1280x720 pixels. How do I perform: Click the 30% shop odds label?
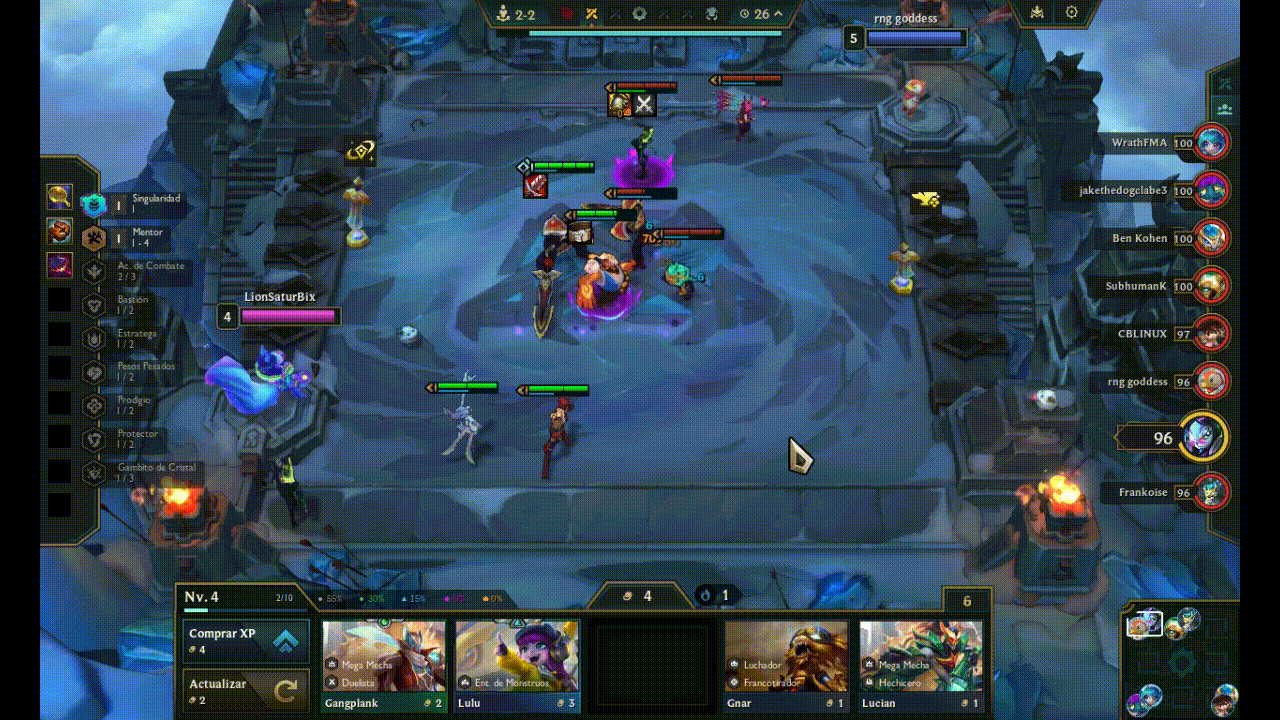coord(377,597)
